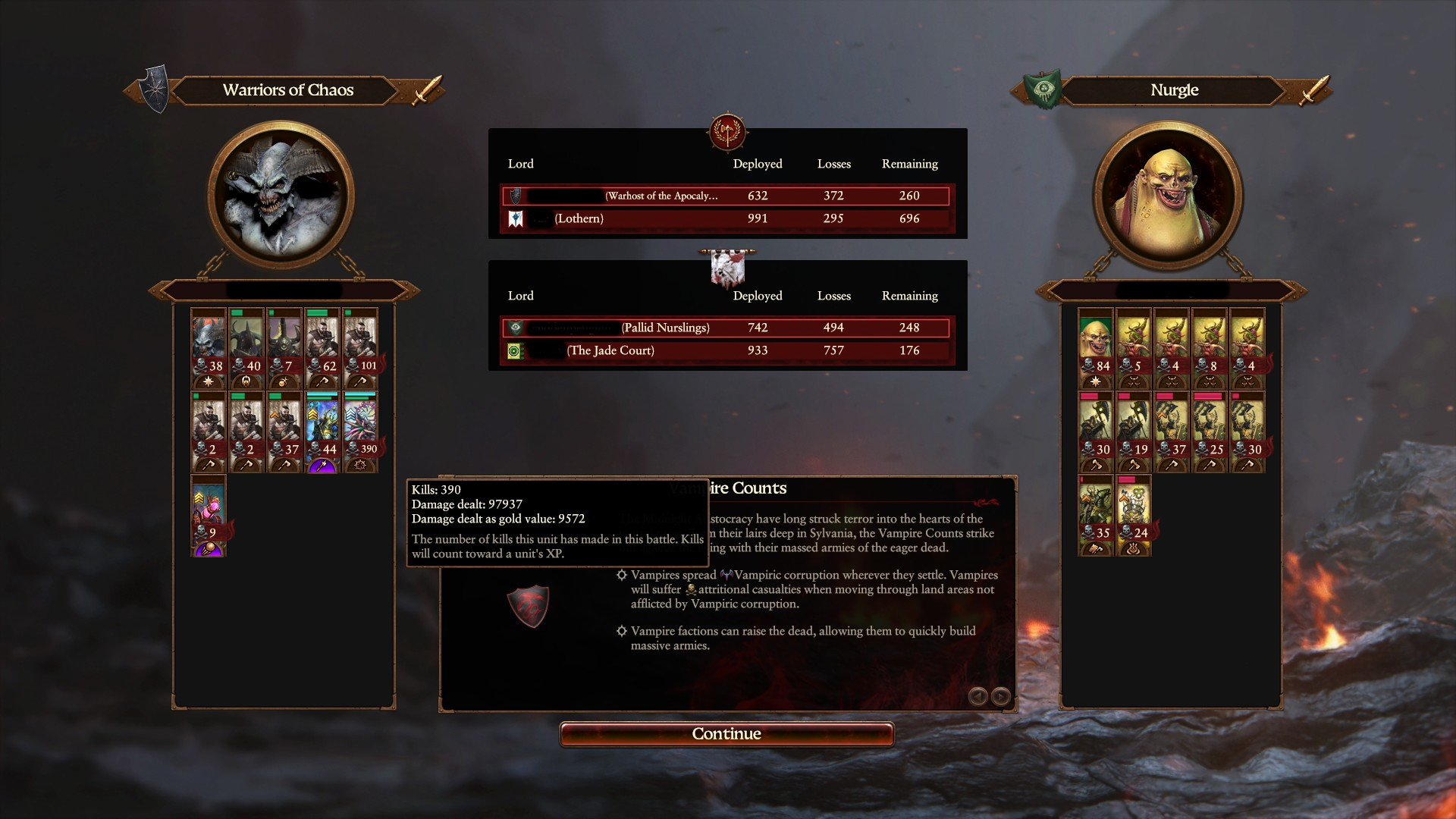
Task: Click the Warriors of Chaos faction nameplate
Action: click(x=287, y=90)
